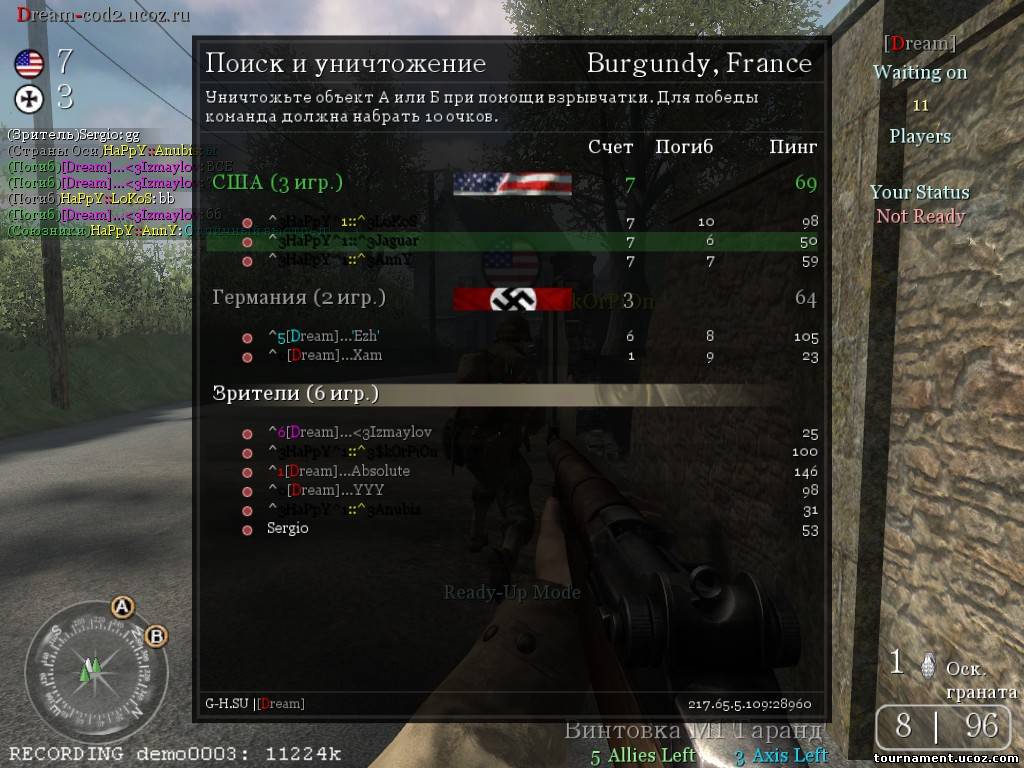This screenshot has height=768, width=1024.
Task: Select the США team header
Action: pos(277,182)
